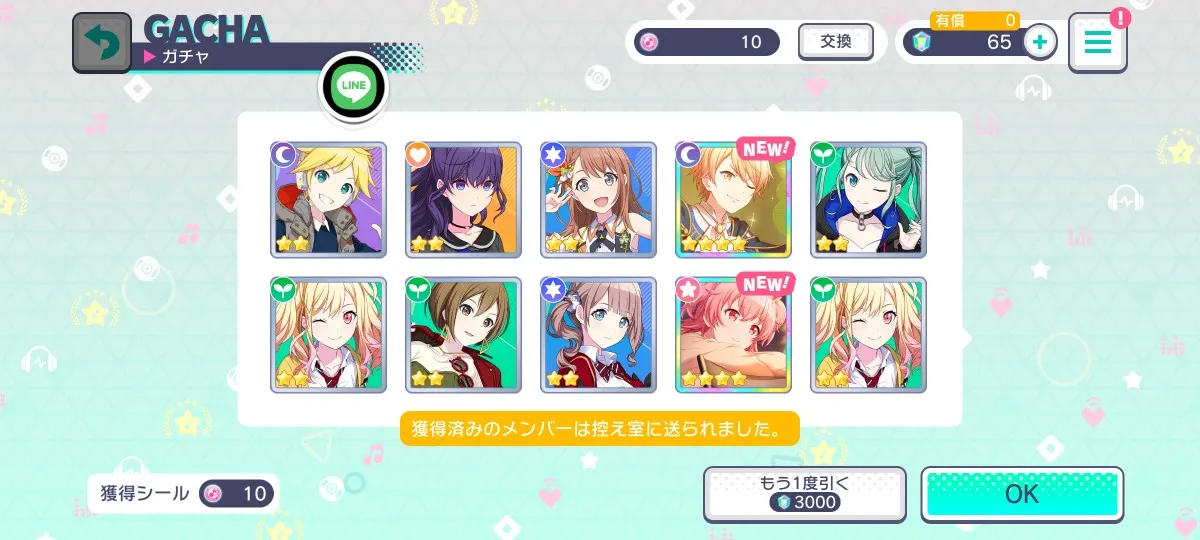The width and height of the screenshot is (1200, 540).
Task: Open the hamburger menu
Action: click(1097, 43)
